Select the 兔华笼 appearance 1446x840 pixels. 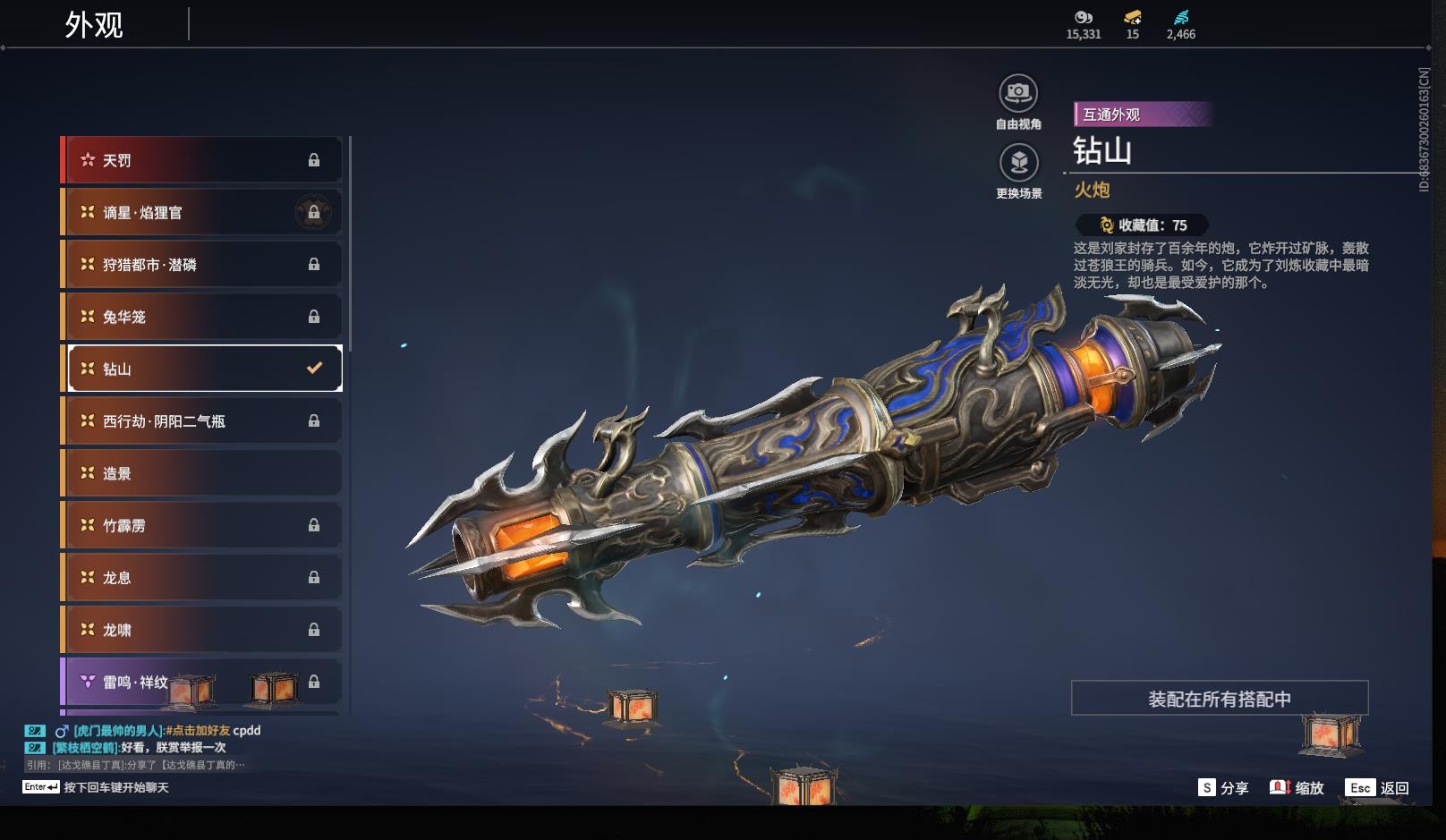pyautogui.click(x=201, y=317)
